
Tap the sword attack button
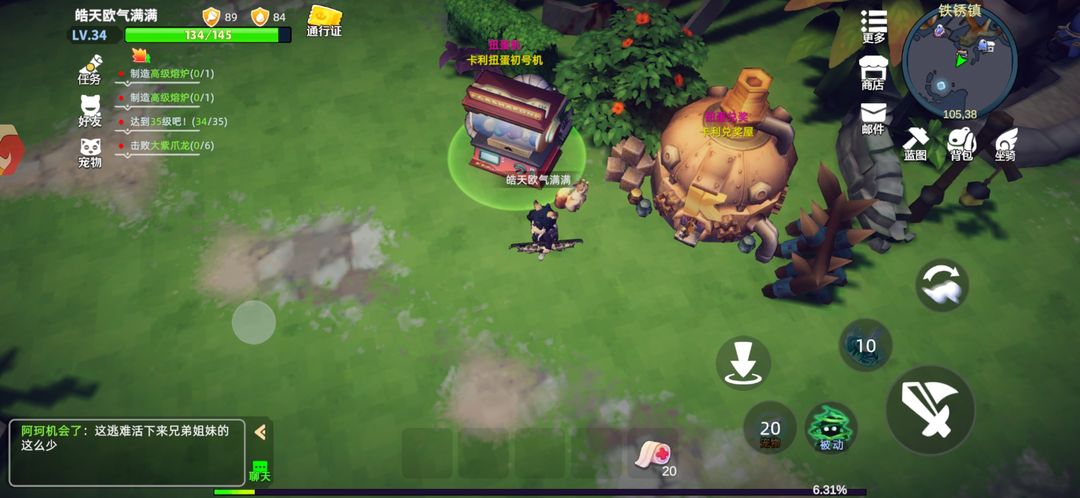930,411
